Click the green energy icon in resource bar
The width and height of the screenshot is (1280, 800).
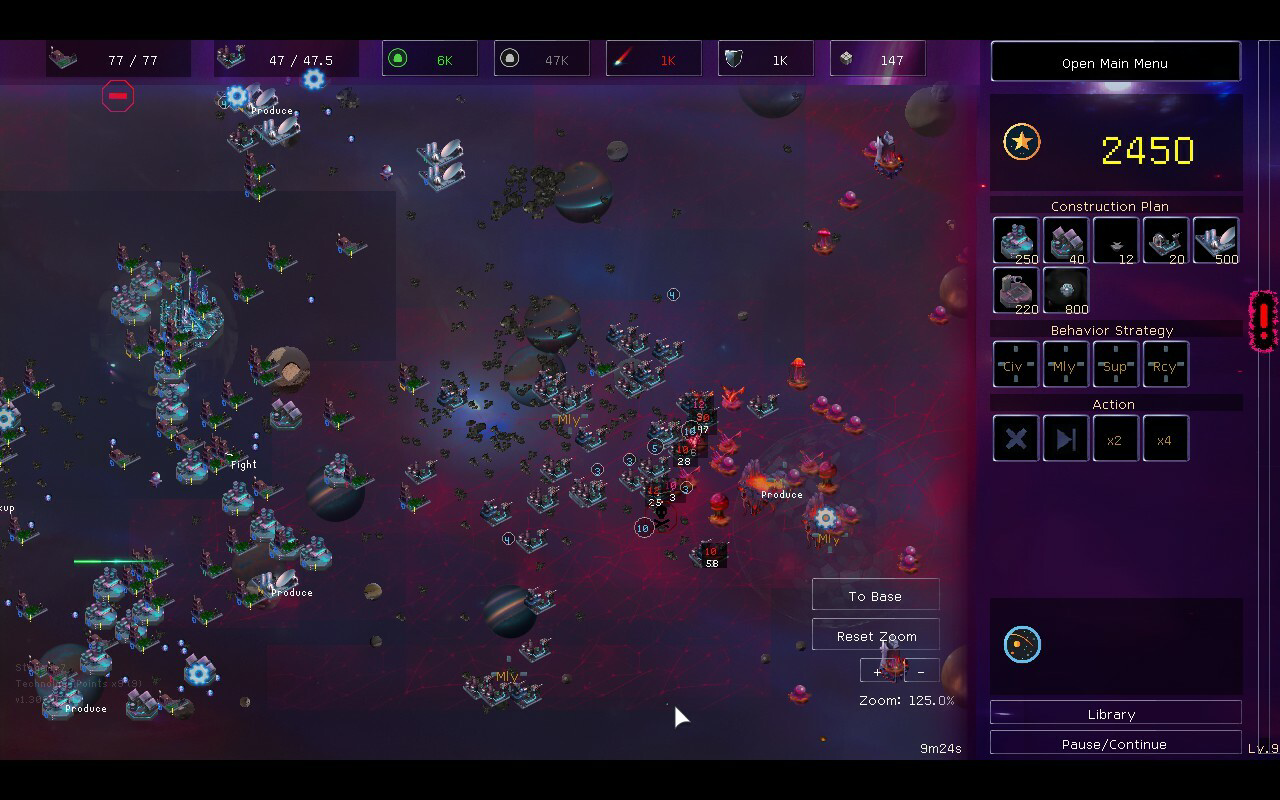tap(401, 58)
